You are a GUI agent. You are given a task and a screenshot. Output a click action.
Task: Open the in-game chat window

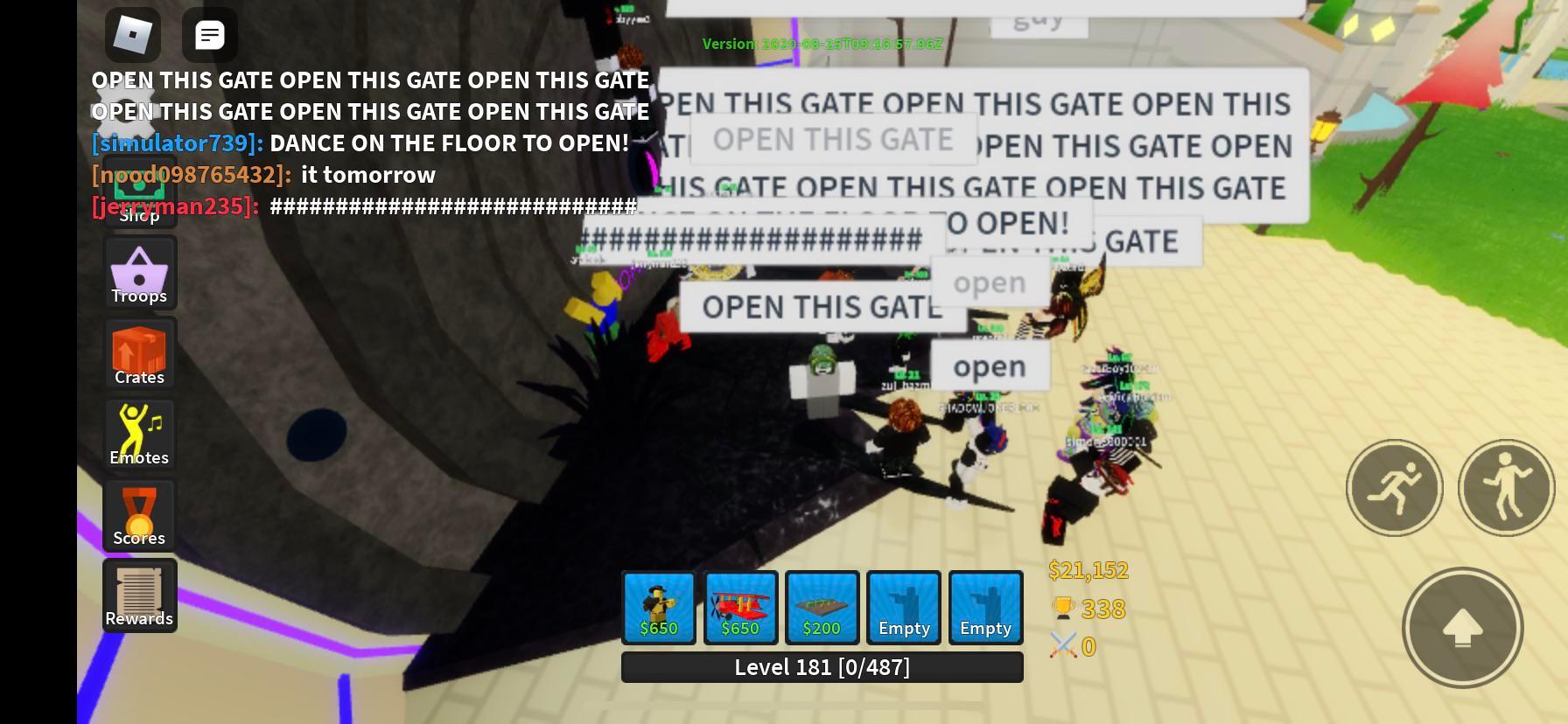(x=209, y=35)
